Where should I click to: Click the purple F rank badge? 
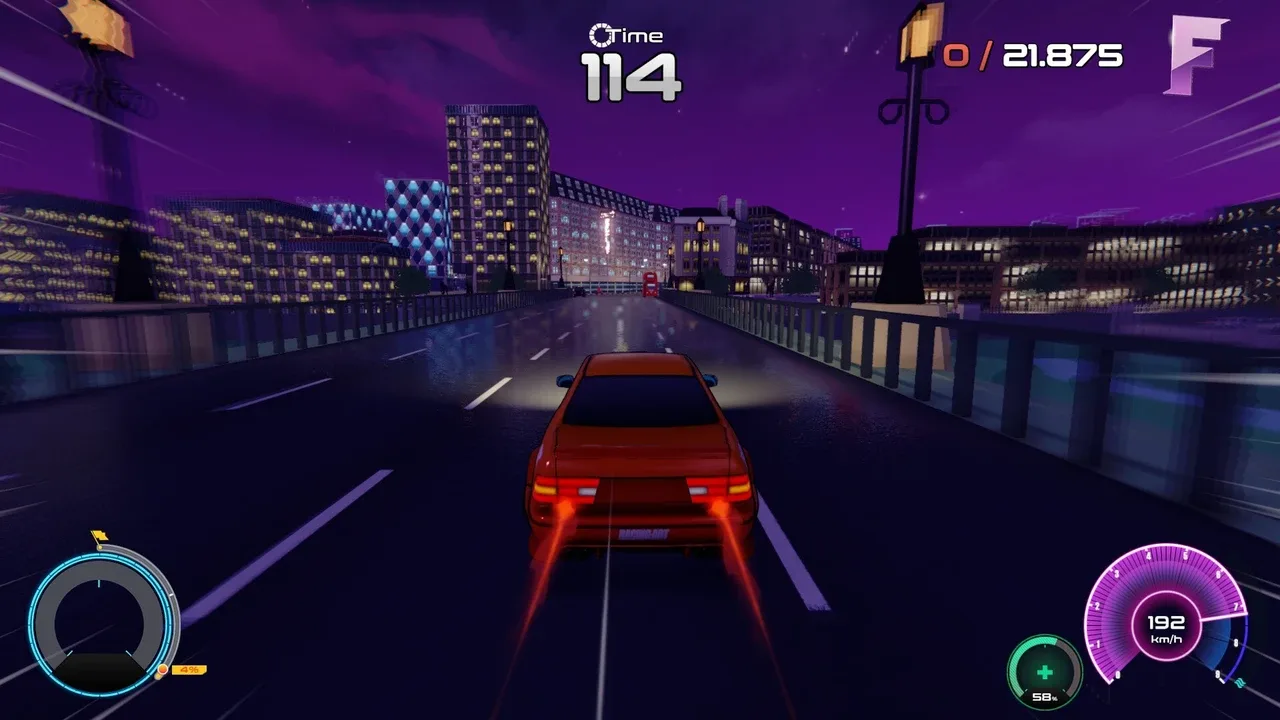[1194, 56]
